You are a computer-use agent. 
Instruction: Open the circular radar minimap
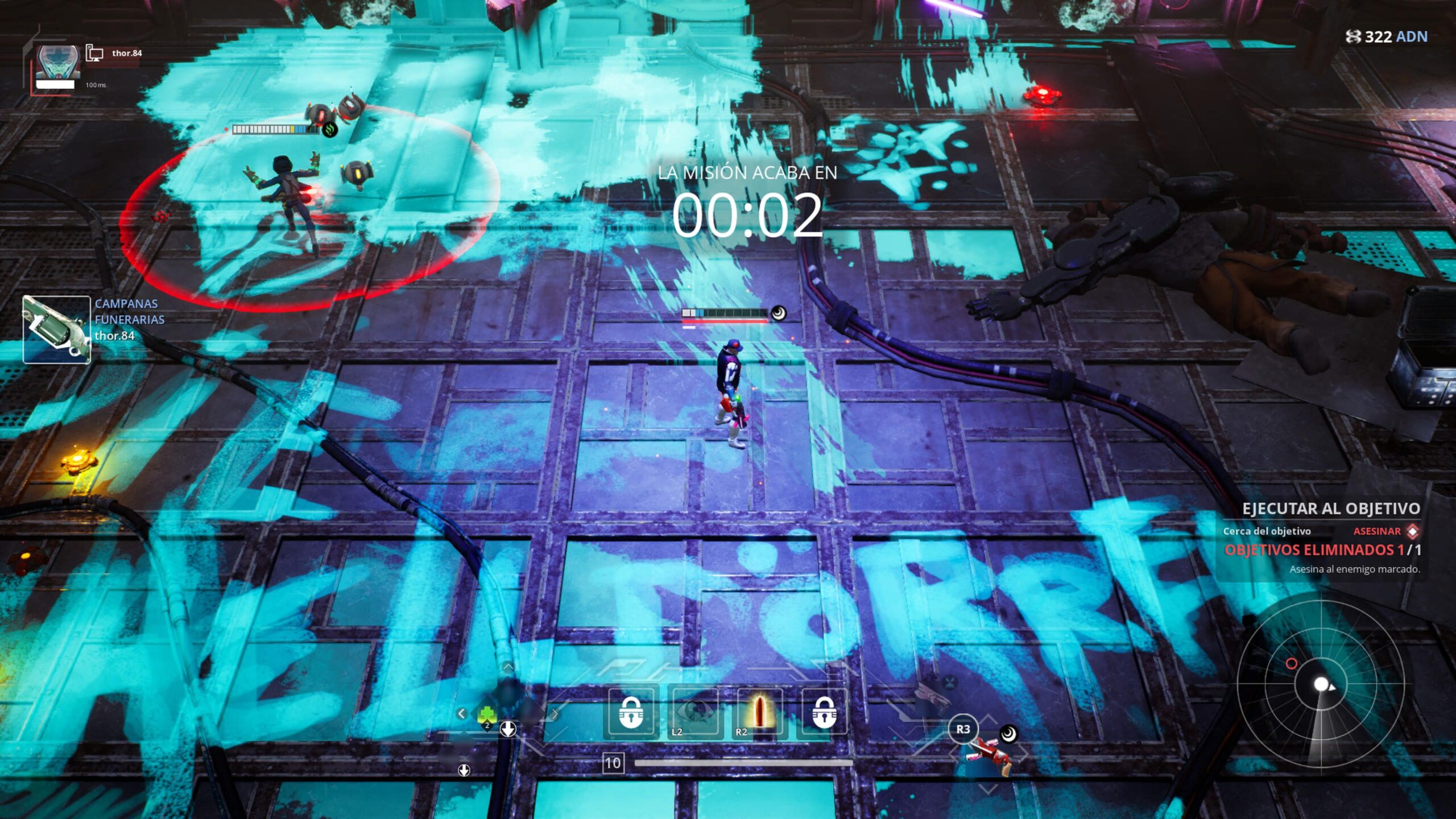tap(1321, 684)
